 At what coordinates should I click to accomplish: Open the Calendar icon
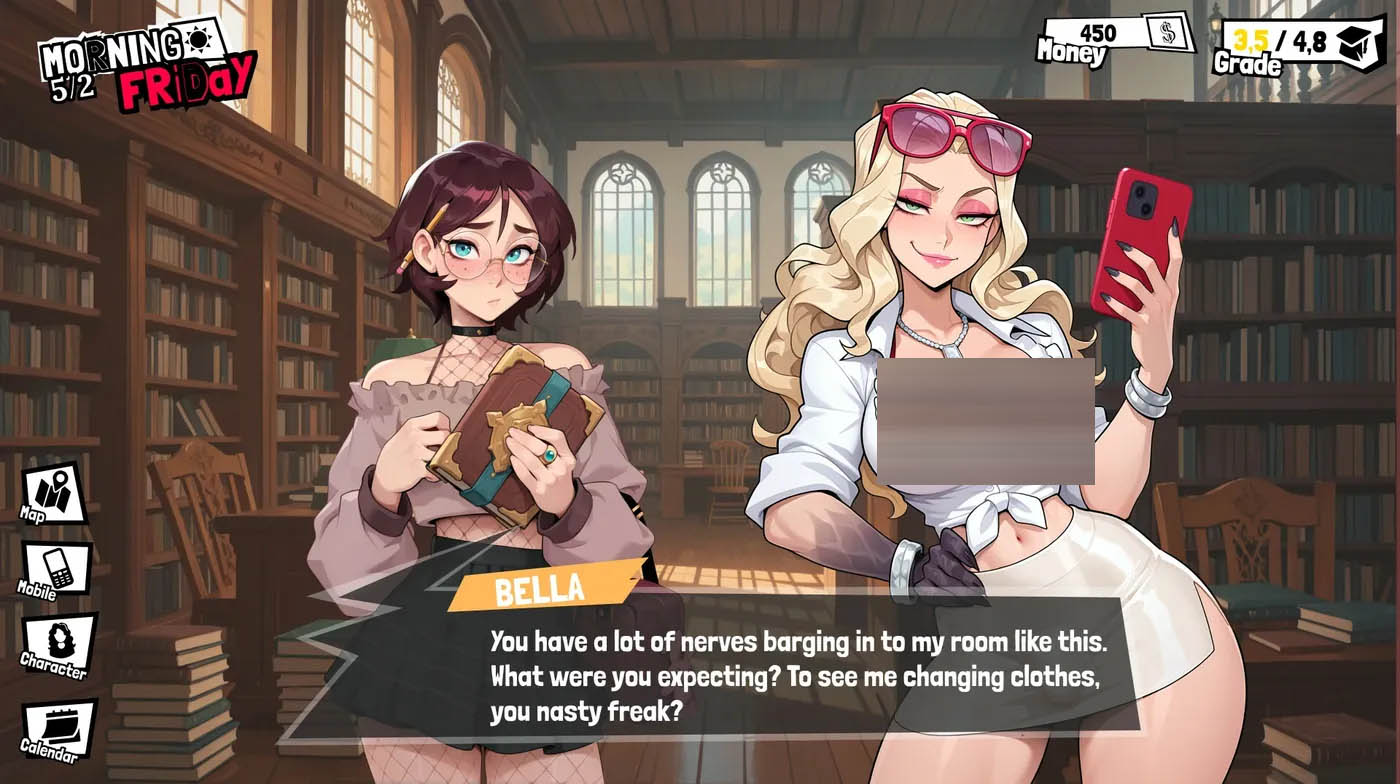pyautogui.click(x=59, y=727)
